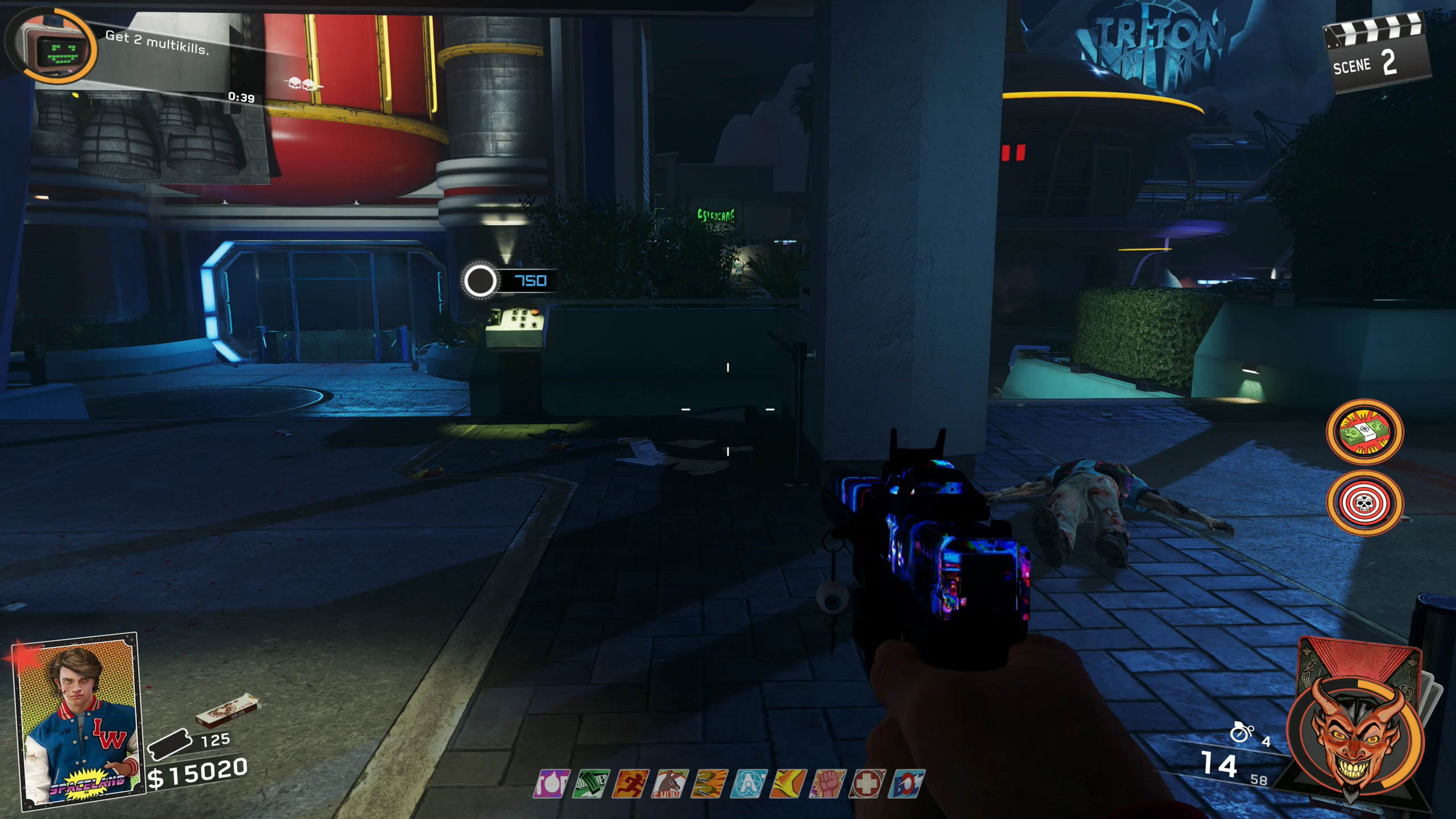Screen dimensions: 1456x819
Task: Click the Bang Bangs twin bullets perk
Action: [x=709, y=784]
